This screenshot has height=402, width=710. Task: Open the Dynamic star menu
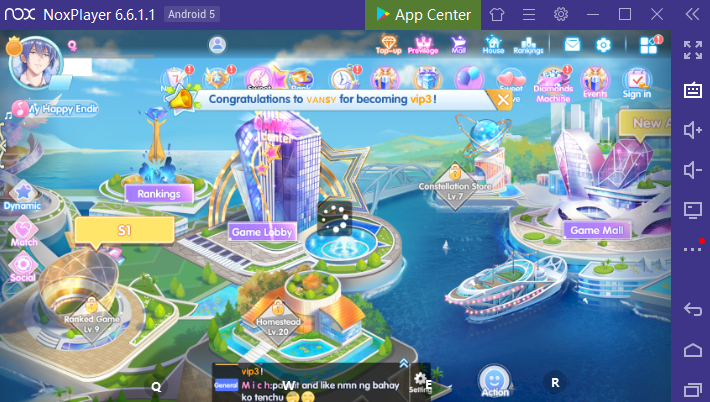click(x=21, y=194)
